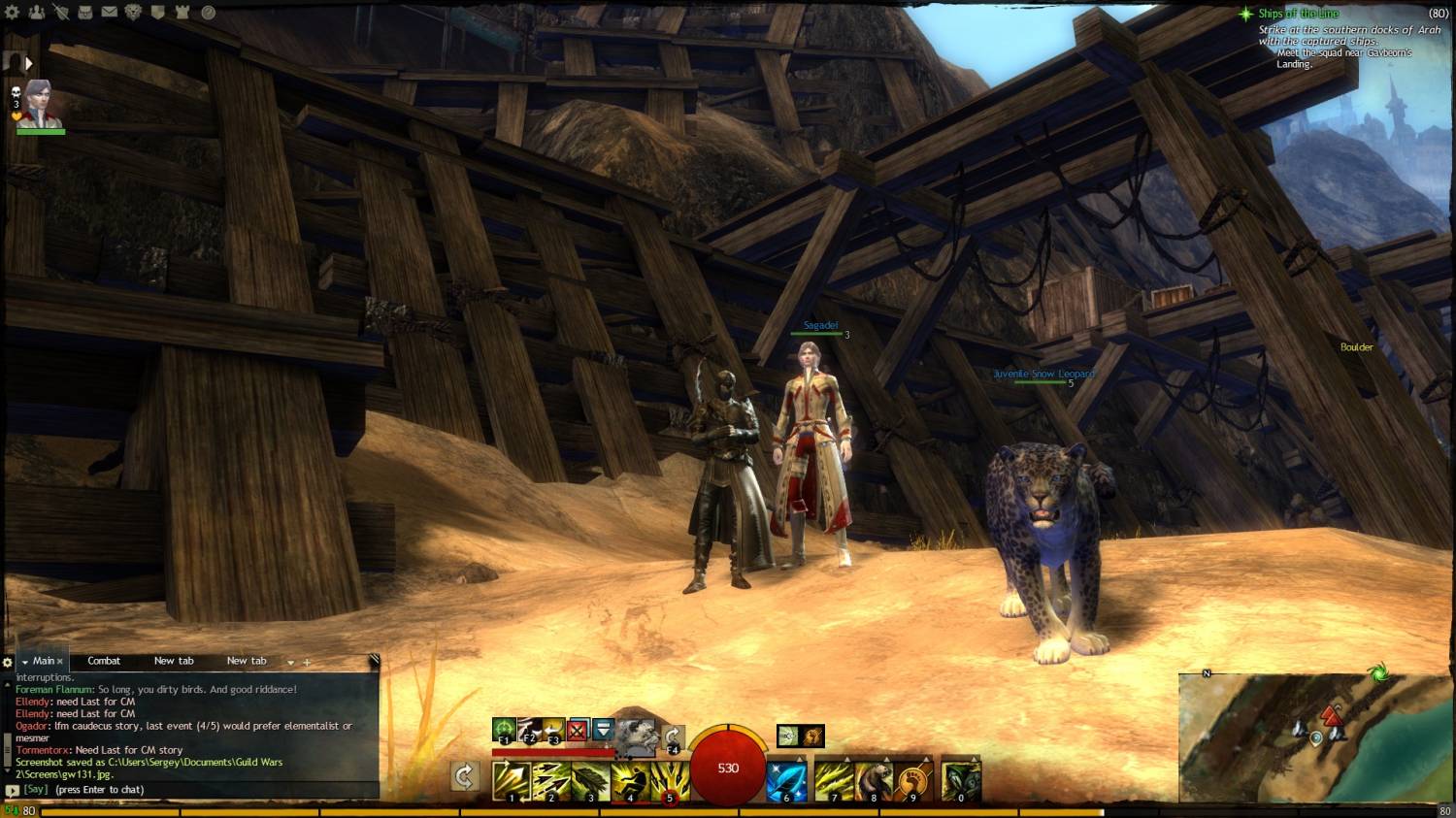Viewport: 1456px width, 818px height.
Task: Activate weapon skill 1 arrow shot
Action: 511,780
